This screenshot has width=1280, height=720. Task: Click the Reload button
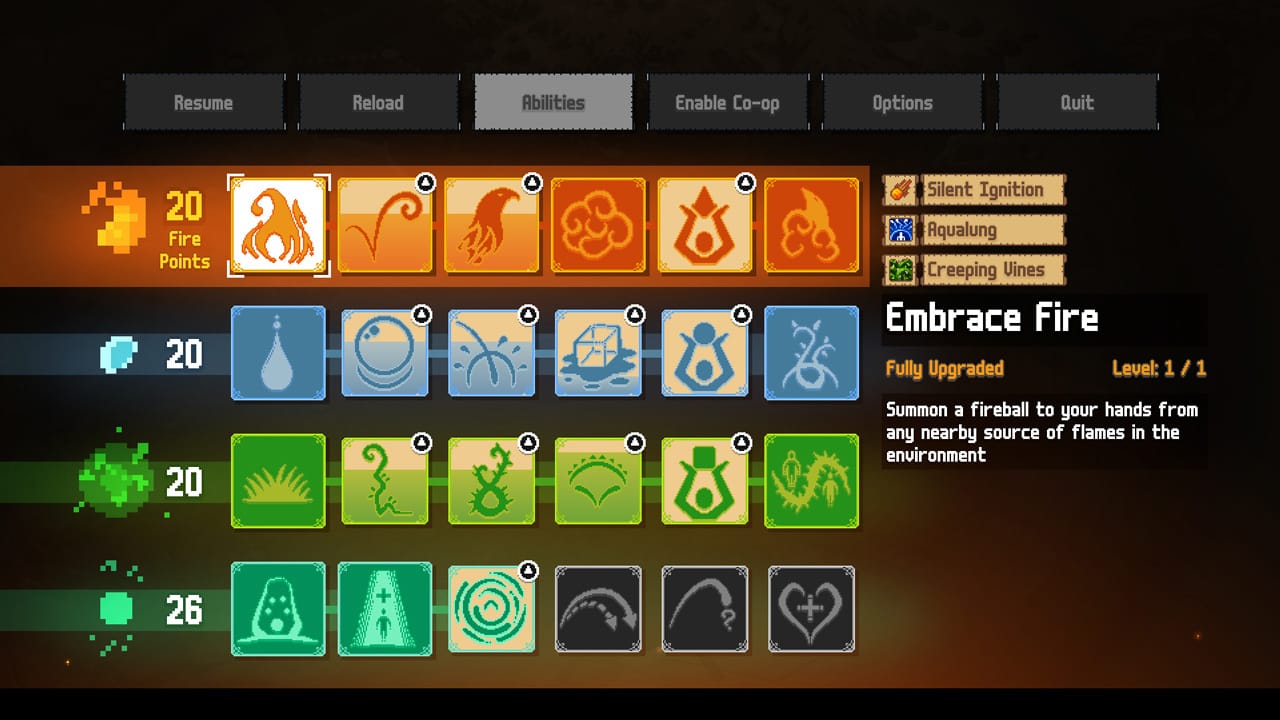click(379, 102)
